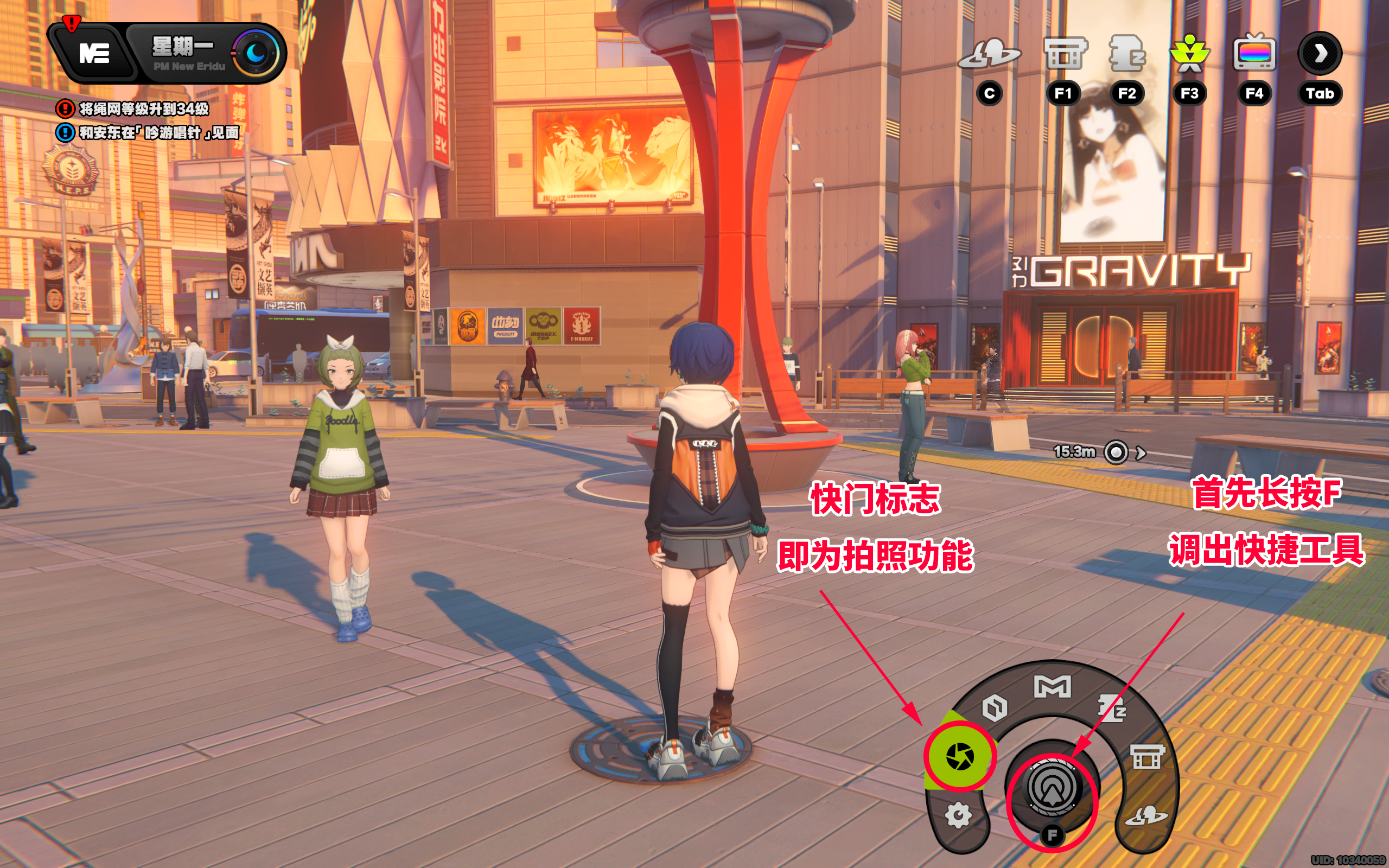Open the ringed planet icon in the top shortcut bar
Screen dimensions: 1389x868
990,55
